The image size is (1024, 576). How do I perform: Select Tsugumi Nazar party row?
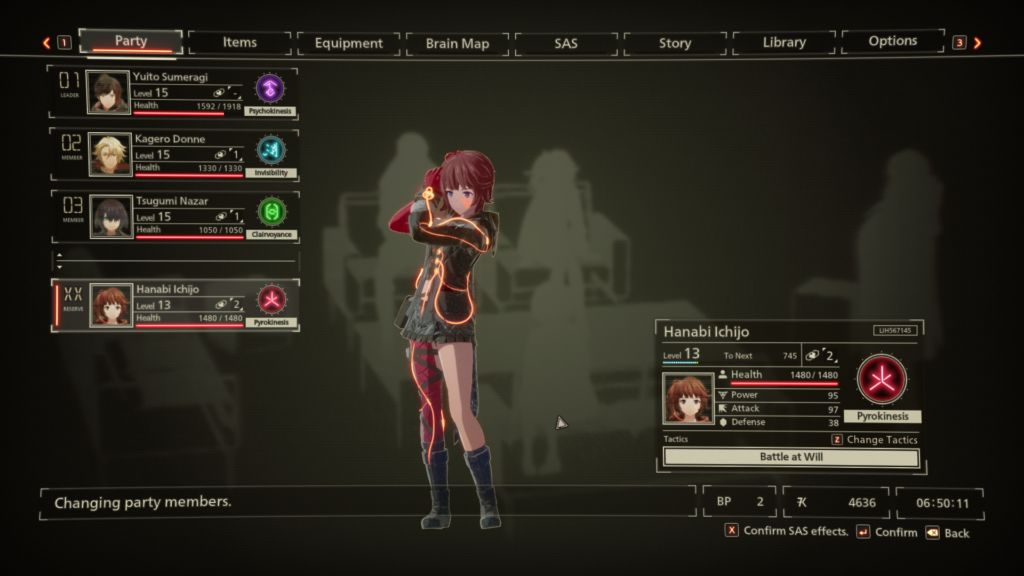pyautogui.click(x=175, y=216)
